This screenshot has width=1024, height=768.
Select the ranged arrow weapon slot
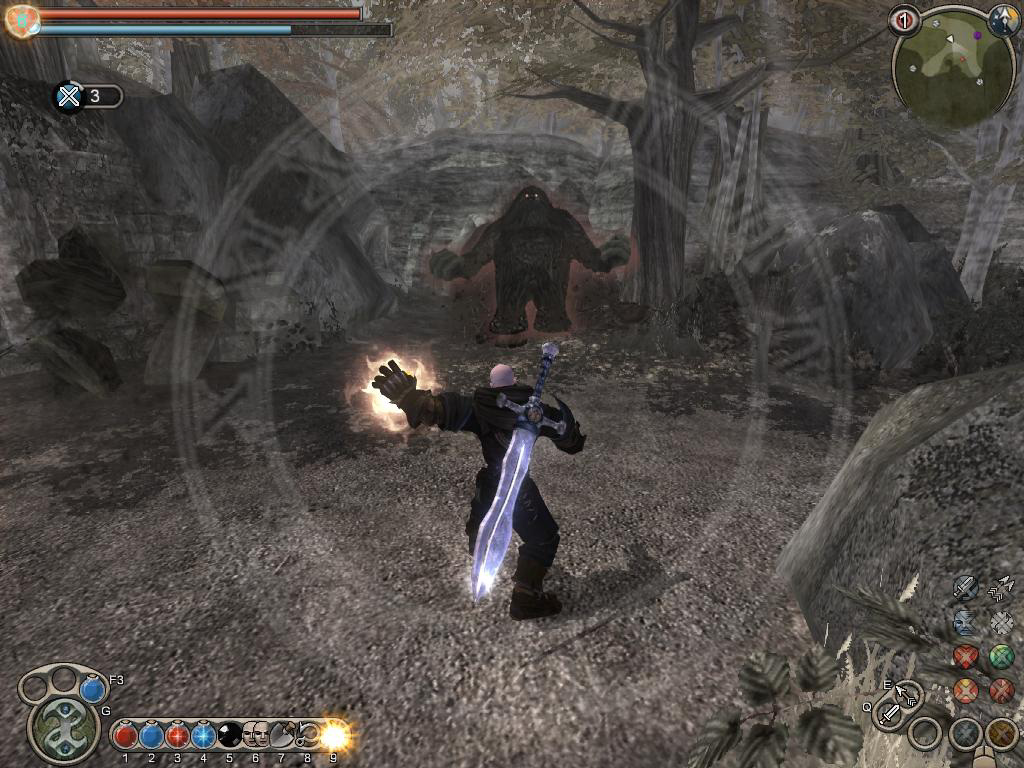point(907,693)
